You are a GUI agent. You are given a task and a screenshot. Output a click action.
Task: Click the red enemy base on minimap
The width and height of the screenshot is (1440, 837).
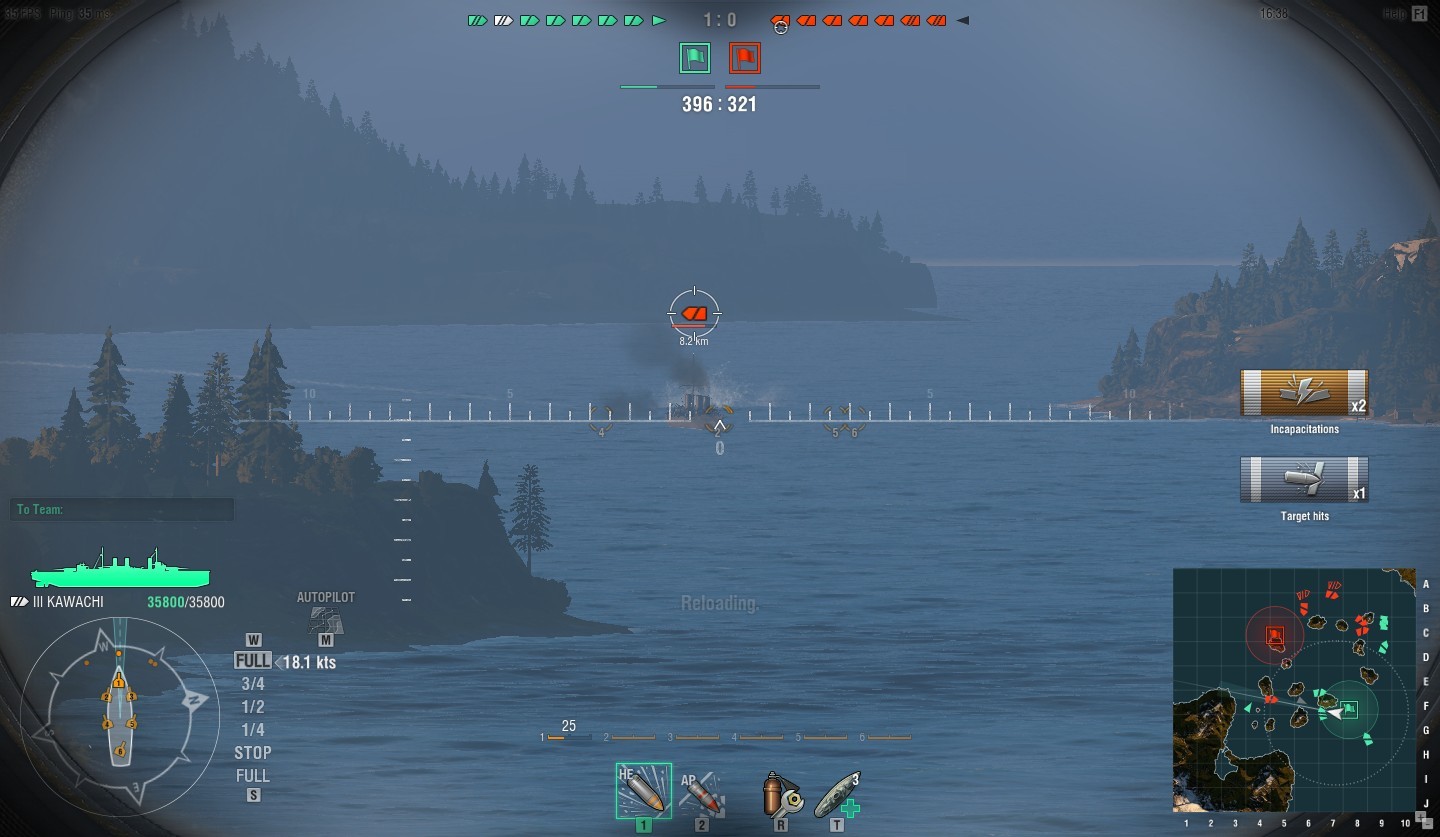coord(1275,635)
